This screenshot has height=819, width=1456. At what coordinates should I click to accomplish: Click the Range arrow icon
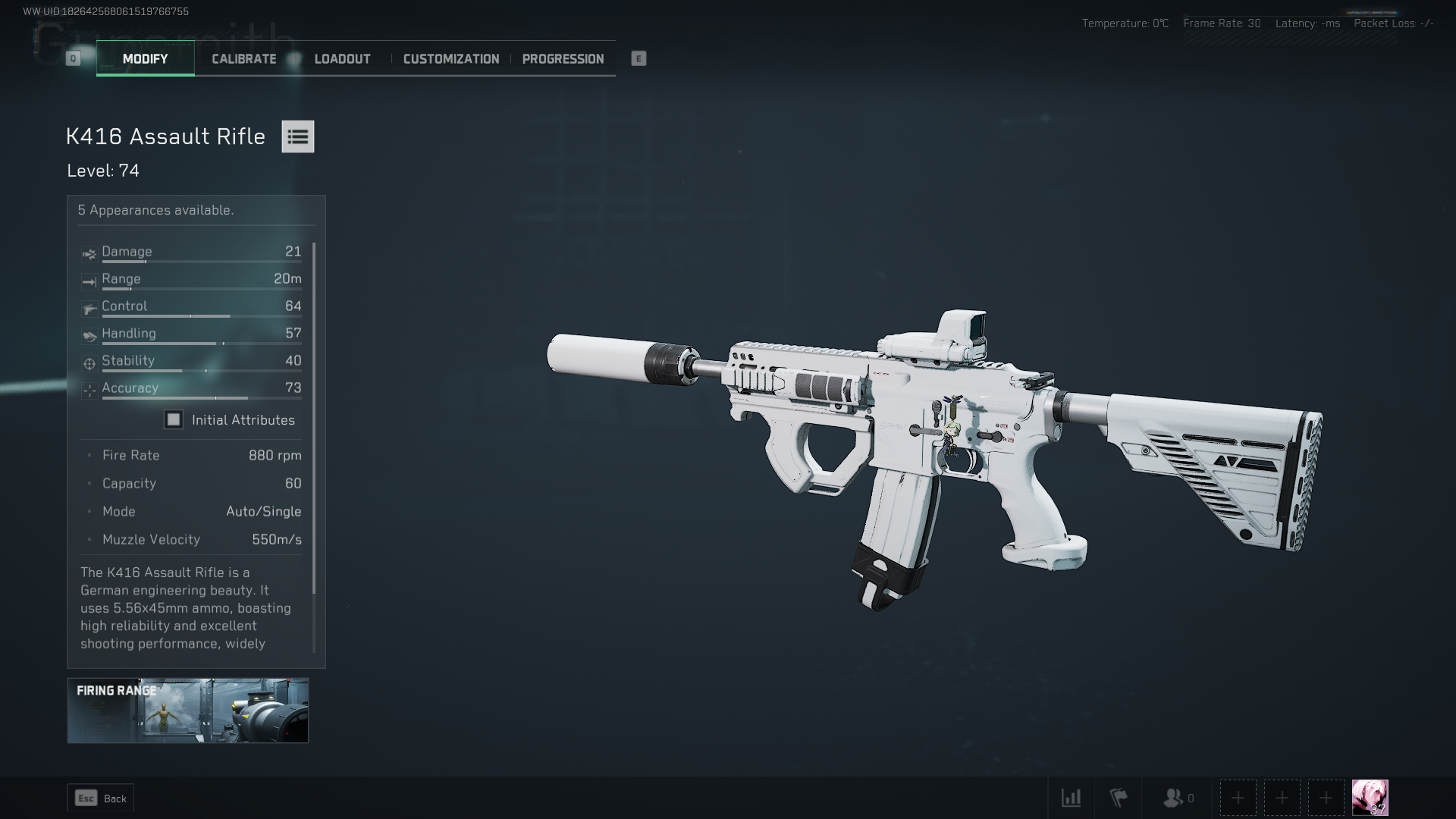[x=89, y=281]
